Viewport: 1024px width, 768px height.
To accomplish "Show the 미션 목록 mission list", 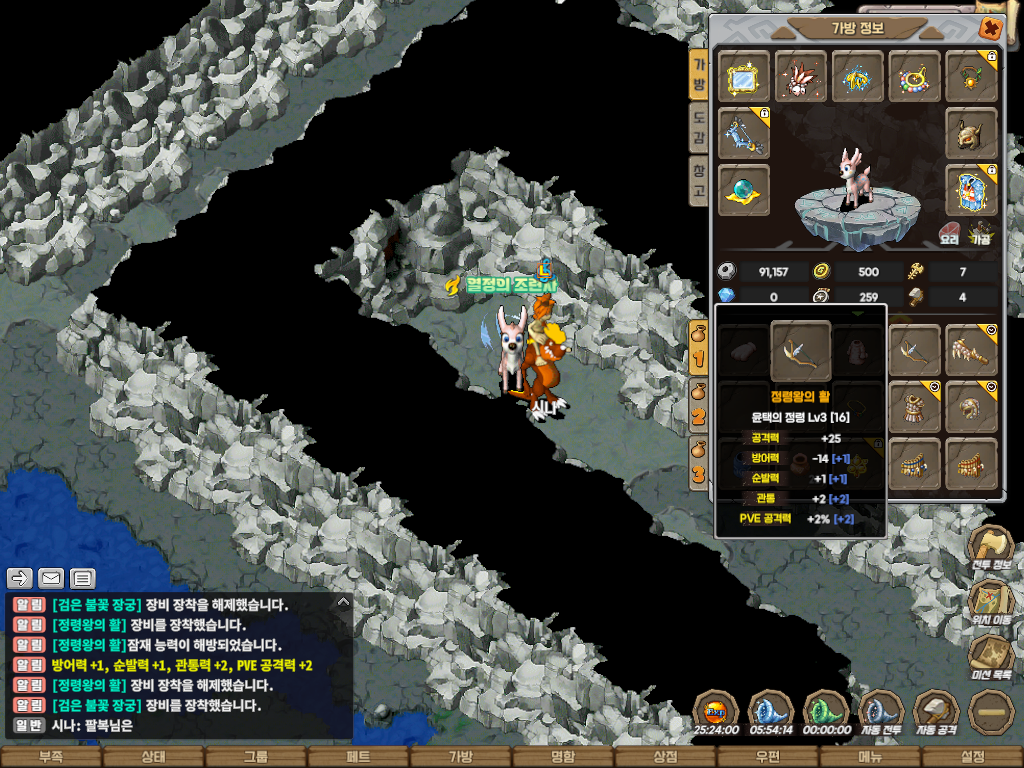I will [991, 655].
